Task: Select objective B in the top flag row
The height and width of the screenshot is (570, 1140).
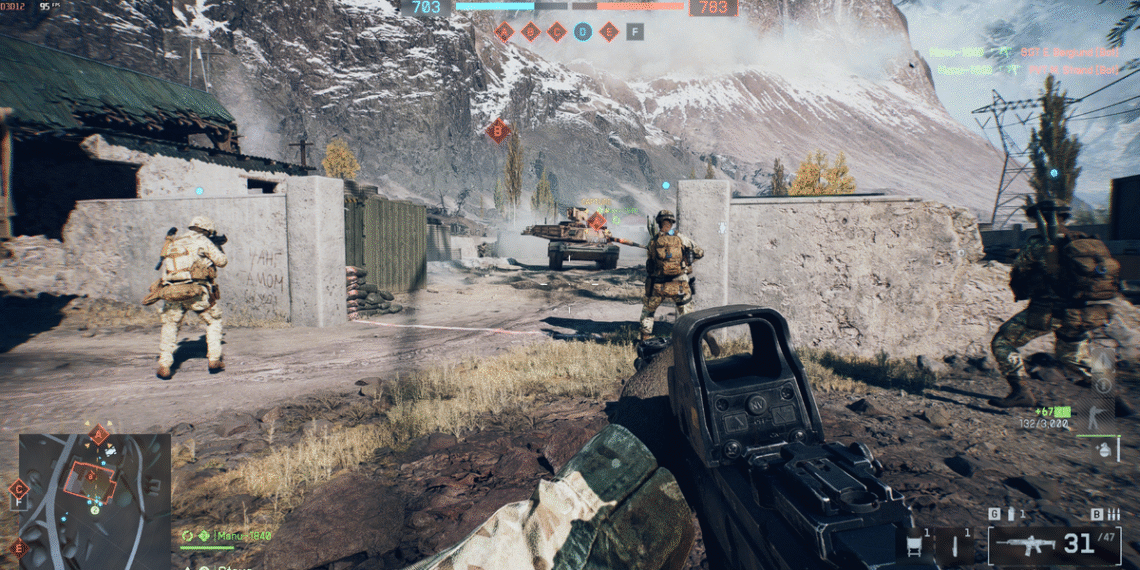Action: [531, 32]
